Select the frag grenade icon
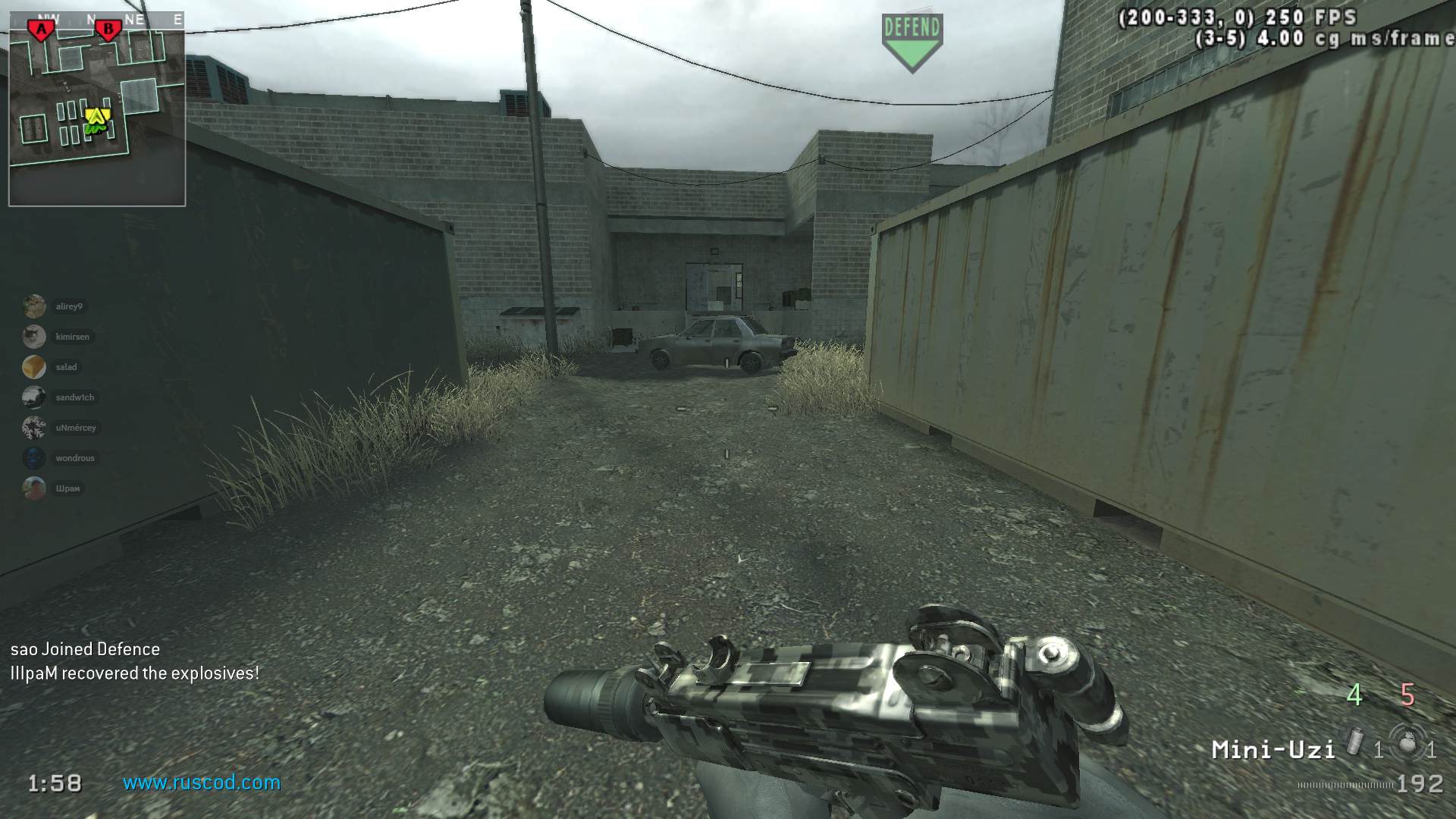1456x819 pixels. (x=1407, y=743)
